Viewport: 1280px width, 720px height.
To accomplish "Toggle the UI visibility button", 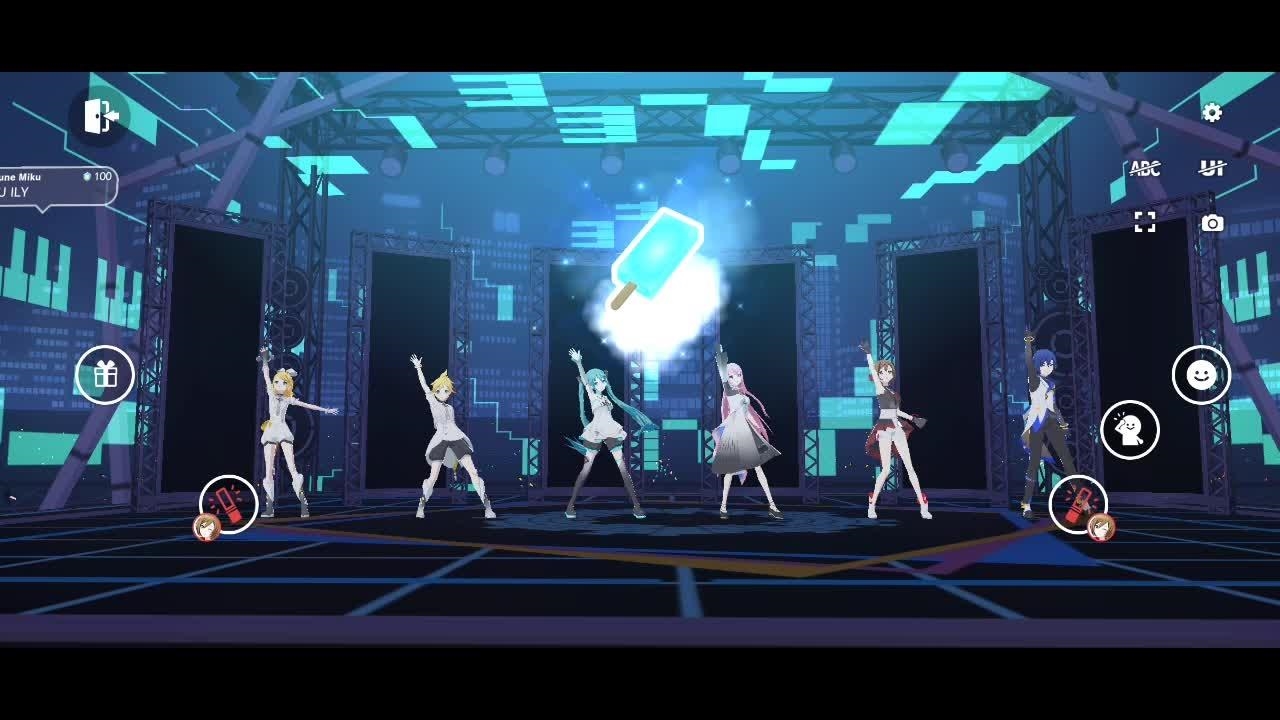I will [x=1212, y=168].
